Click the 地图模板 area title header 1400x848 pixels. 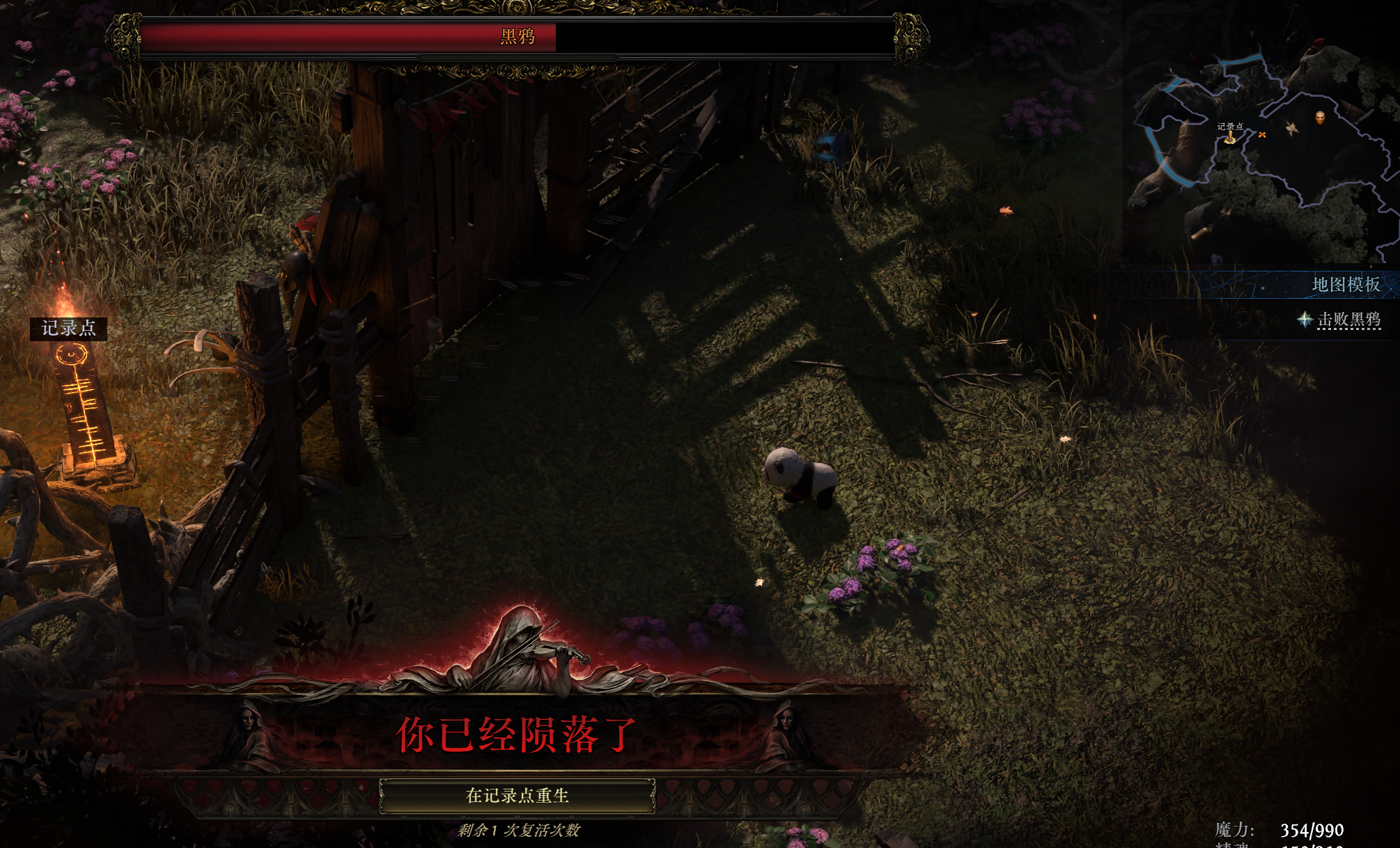(x=1346, y=285)
